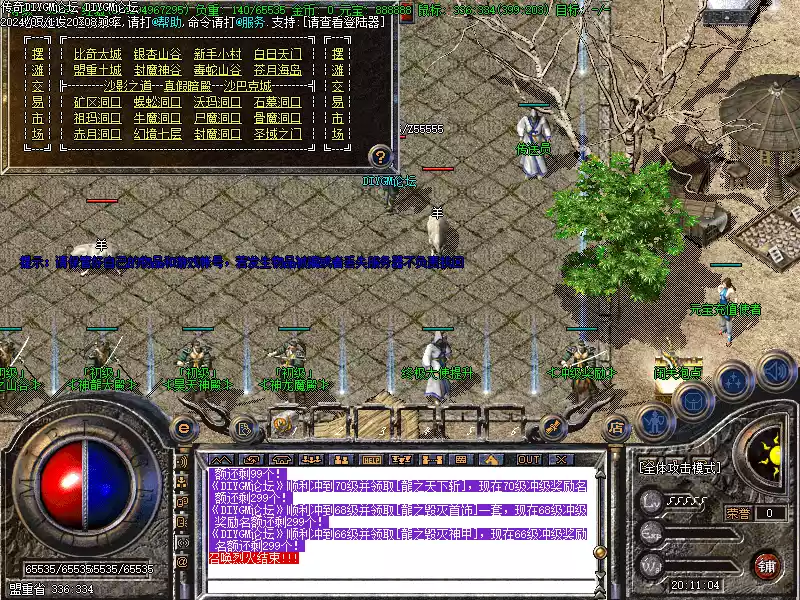Image resolution: width=800 pixels, height=600 pixels.
Task: Select 苍月海岛 in the map list
Action: 277,70
